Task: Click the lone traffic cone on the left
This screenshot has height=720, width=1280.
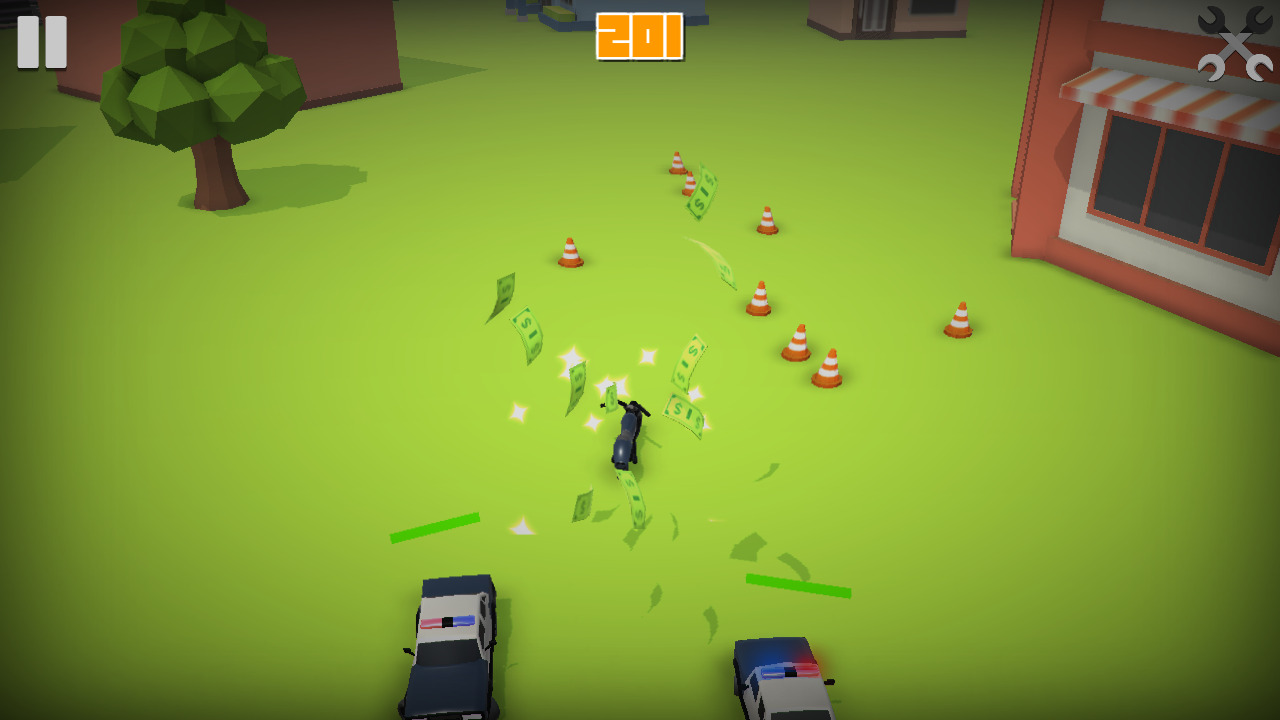Action: coord(568,250)
